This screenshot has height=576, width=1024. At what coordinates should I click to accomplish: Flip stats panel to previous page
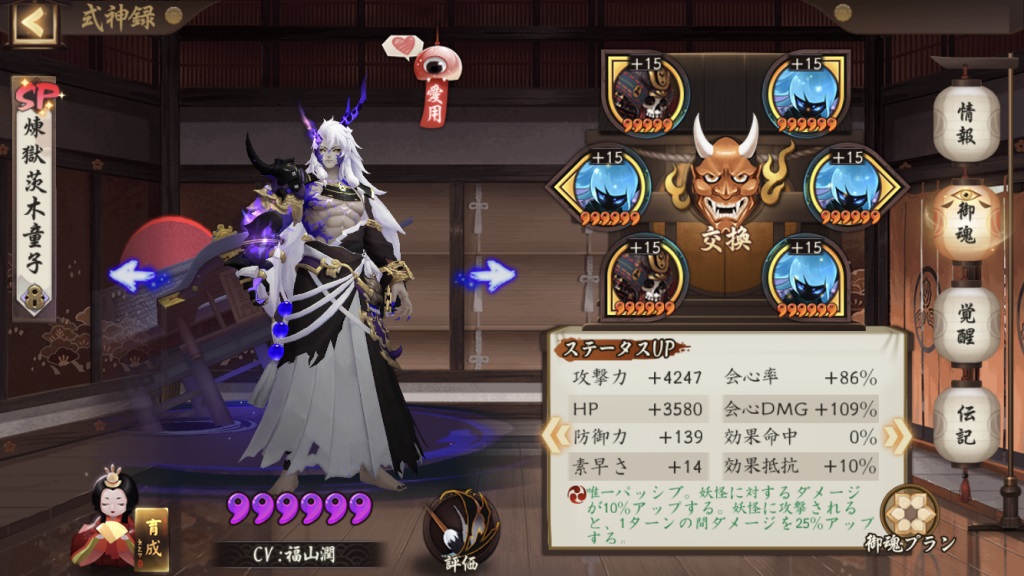[x=551, y=434]
